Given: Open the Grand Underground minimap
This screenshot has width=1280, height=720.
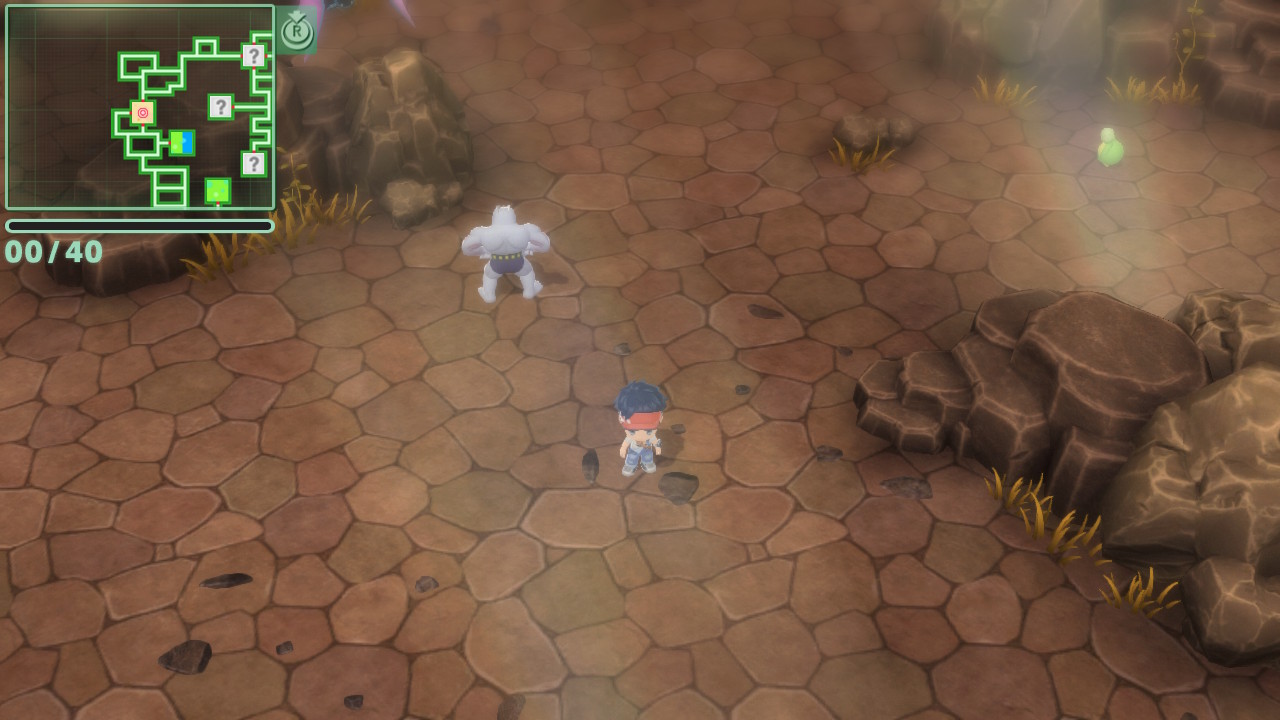Looking at the screenshot, I should pos(140,107).
